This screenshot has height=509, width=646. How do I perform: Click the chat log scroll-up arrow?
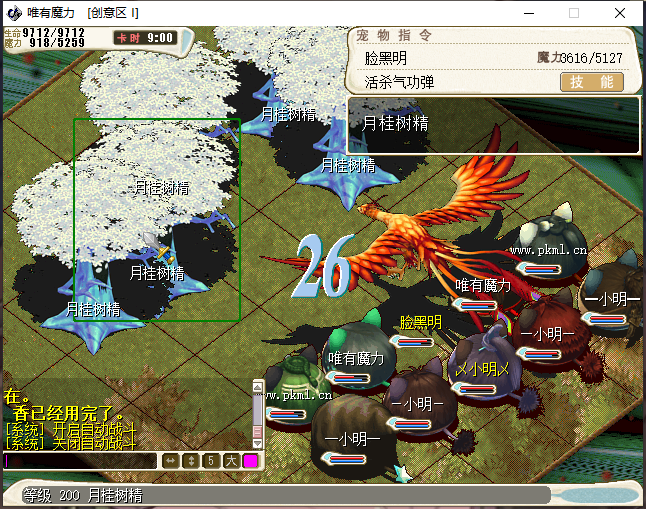click(x=257, y=385)
